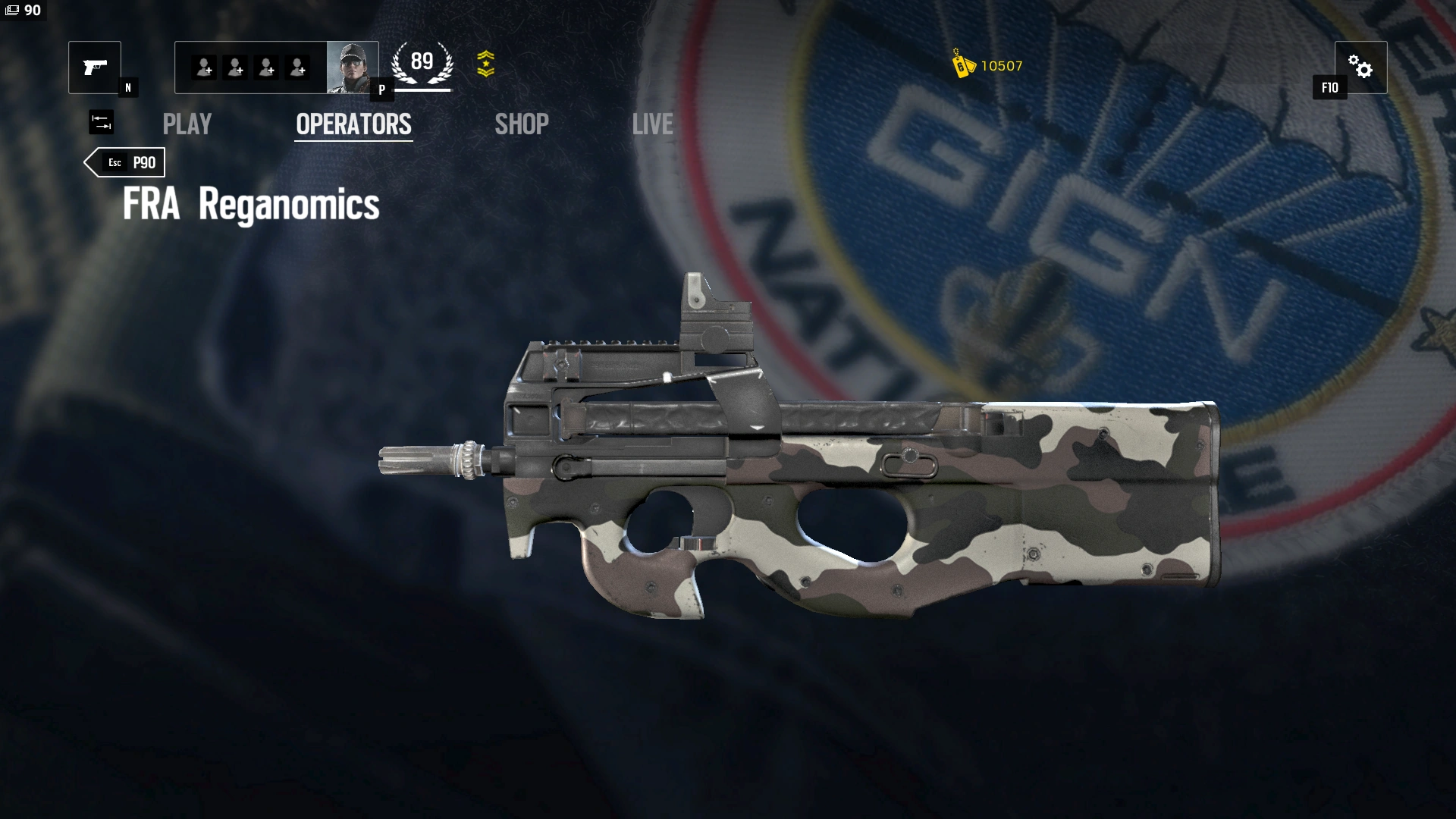Screen dimensions: 1456x819
Task: Click the loadout swap arrows icon
Action: [101, 122]
